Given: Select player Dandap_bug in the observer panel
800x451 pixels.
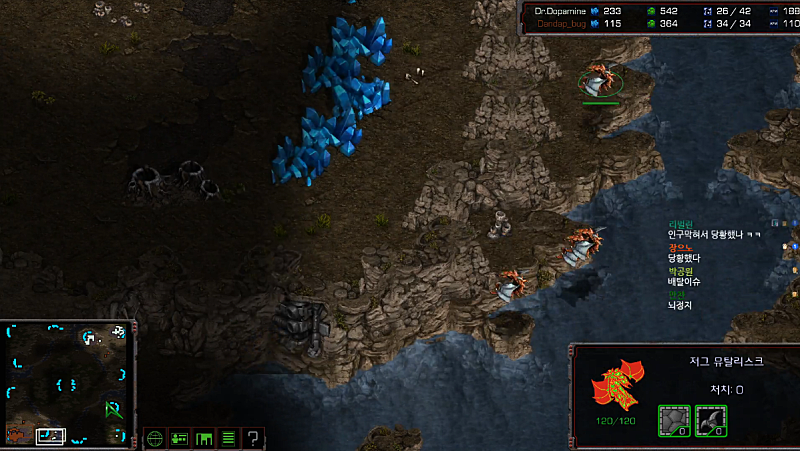Looking at the screenshot, I should click(x=561, y=23).
